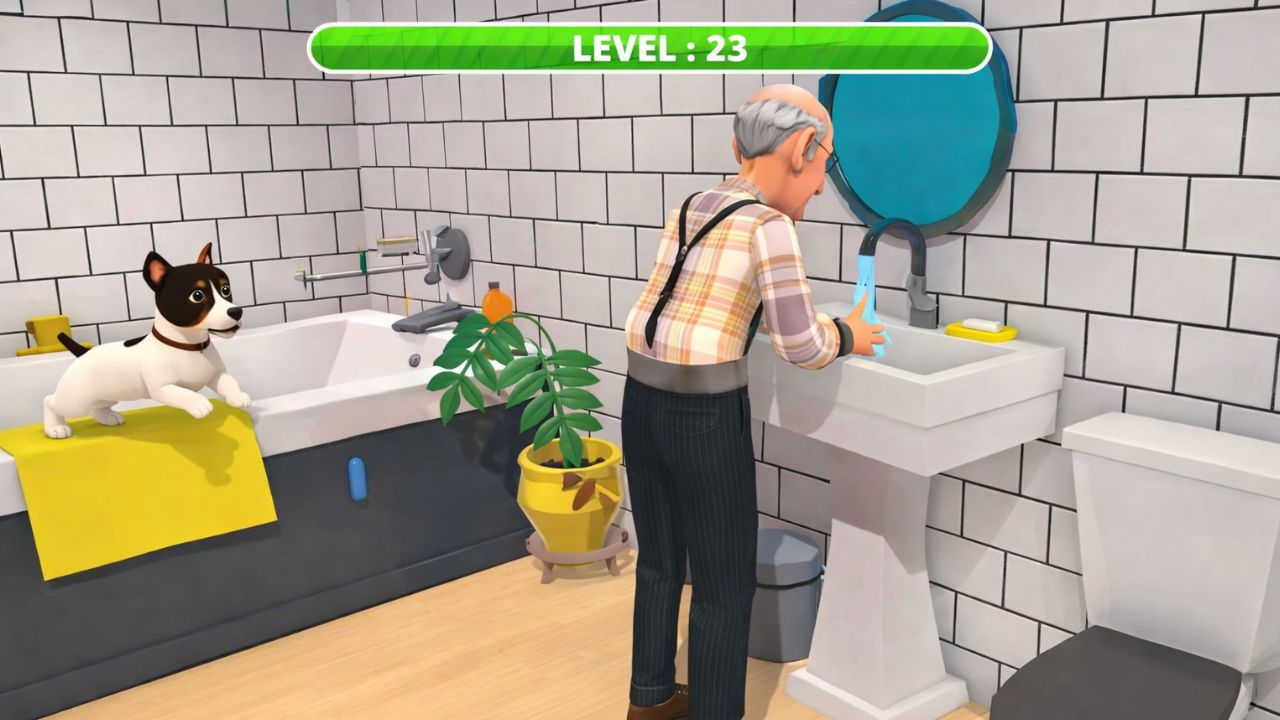1280x720 pixels.
Task: Turn off the sink tap handle
Action: 918,298
